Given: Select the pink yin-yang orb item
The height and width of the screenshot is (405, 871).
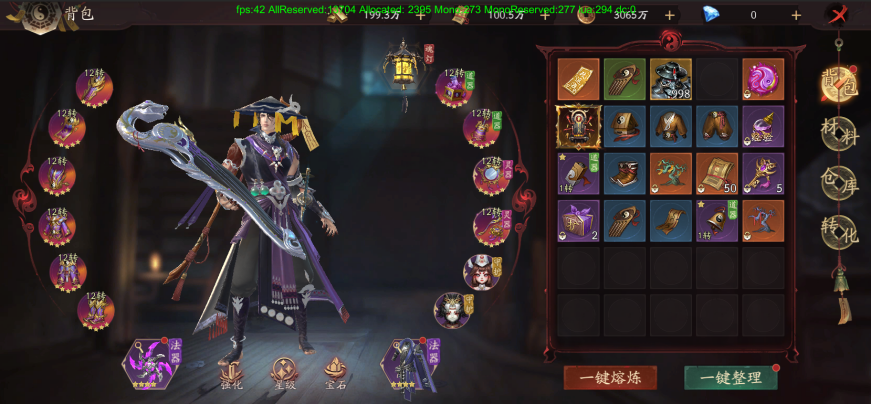Looking at the screenshot, I should (x=763, y=79).
